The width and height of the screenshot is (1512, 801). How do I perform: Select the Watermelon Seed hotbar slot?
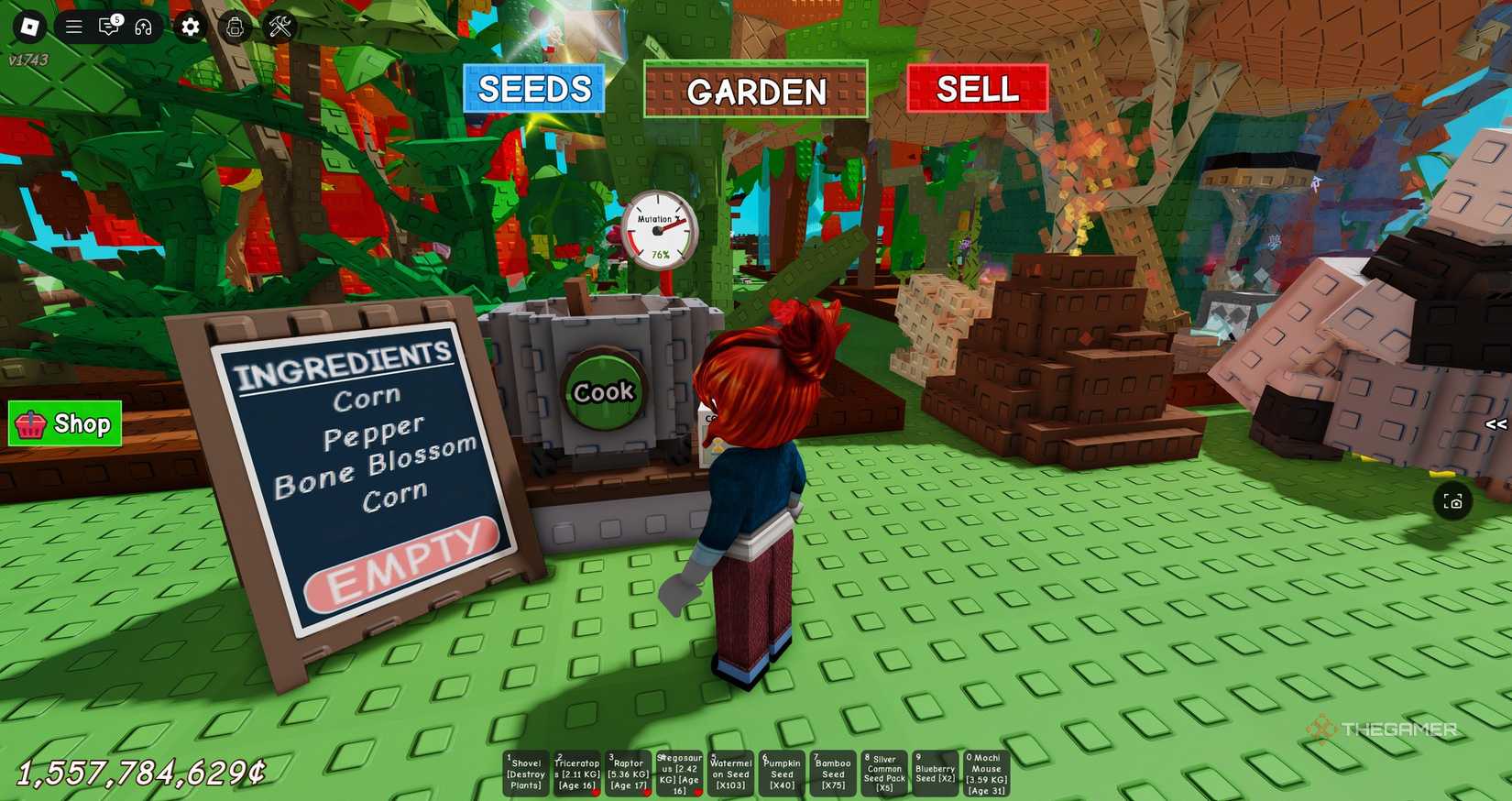click(729, 773)
